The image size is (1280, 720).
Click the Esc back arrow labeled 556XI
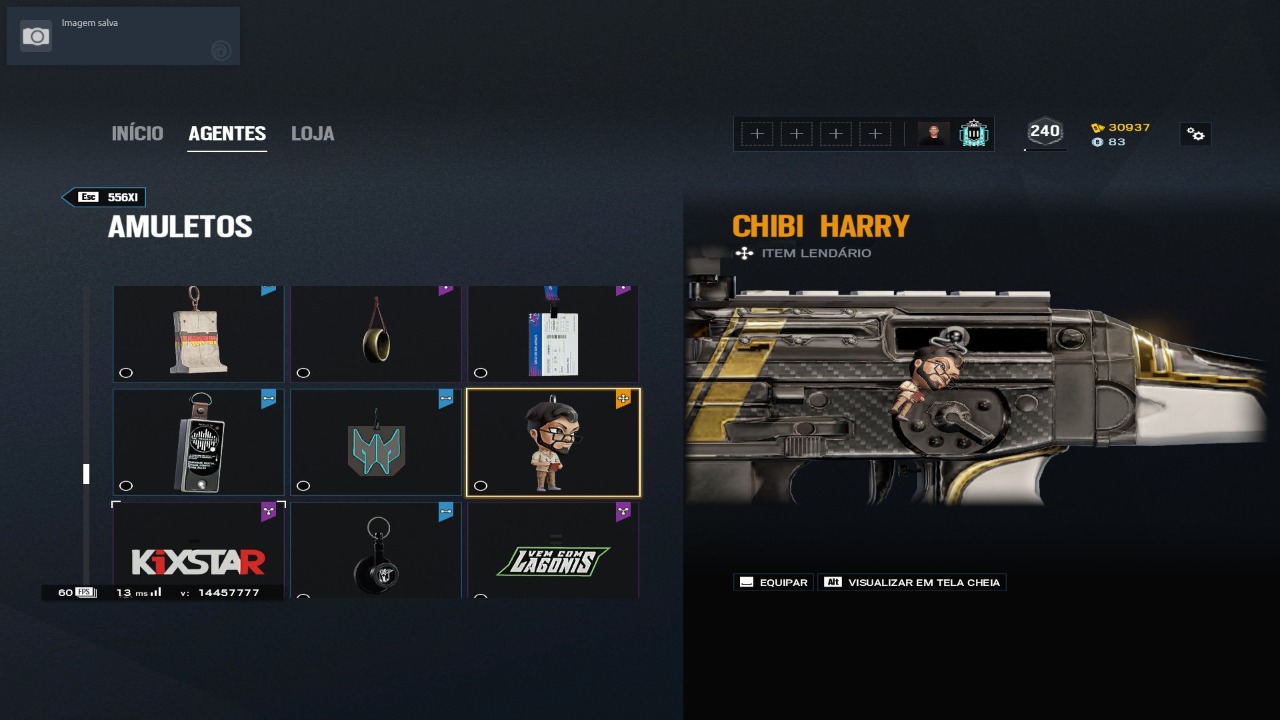[103, 197]
